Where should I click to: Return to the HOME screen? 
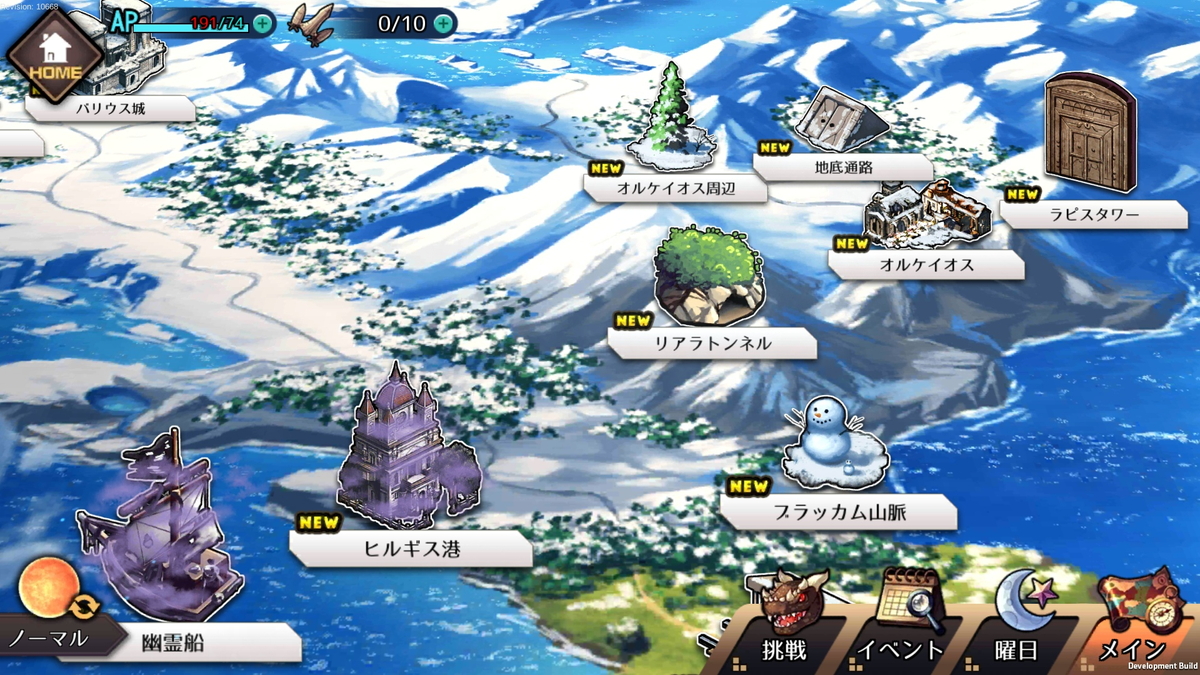coord(54,56)
